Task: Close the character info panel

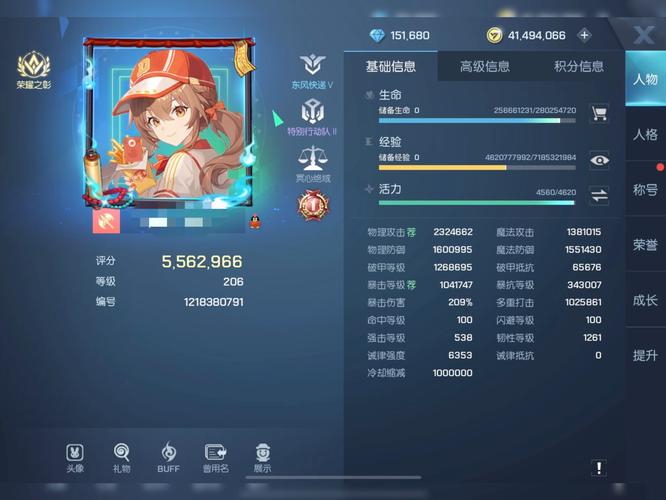Action: (x=643, y=36)
